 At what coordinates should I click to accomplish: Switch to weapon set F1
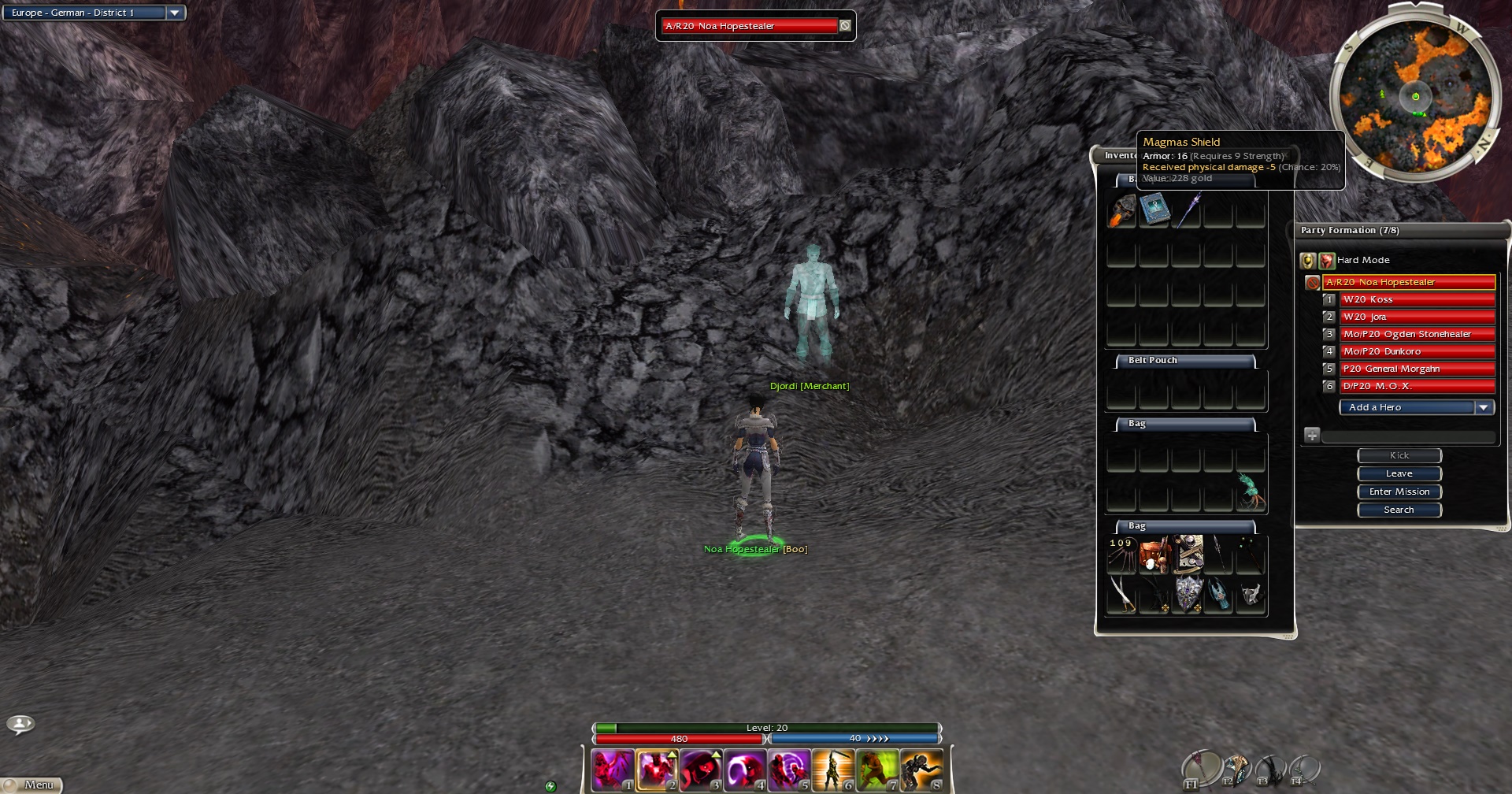pos(1199,769)
